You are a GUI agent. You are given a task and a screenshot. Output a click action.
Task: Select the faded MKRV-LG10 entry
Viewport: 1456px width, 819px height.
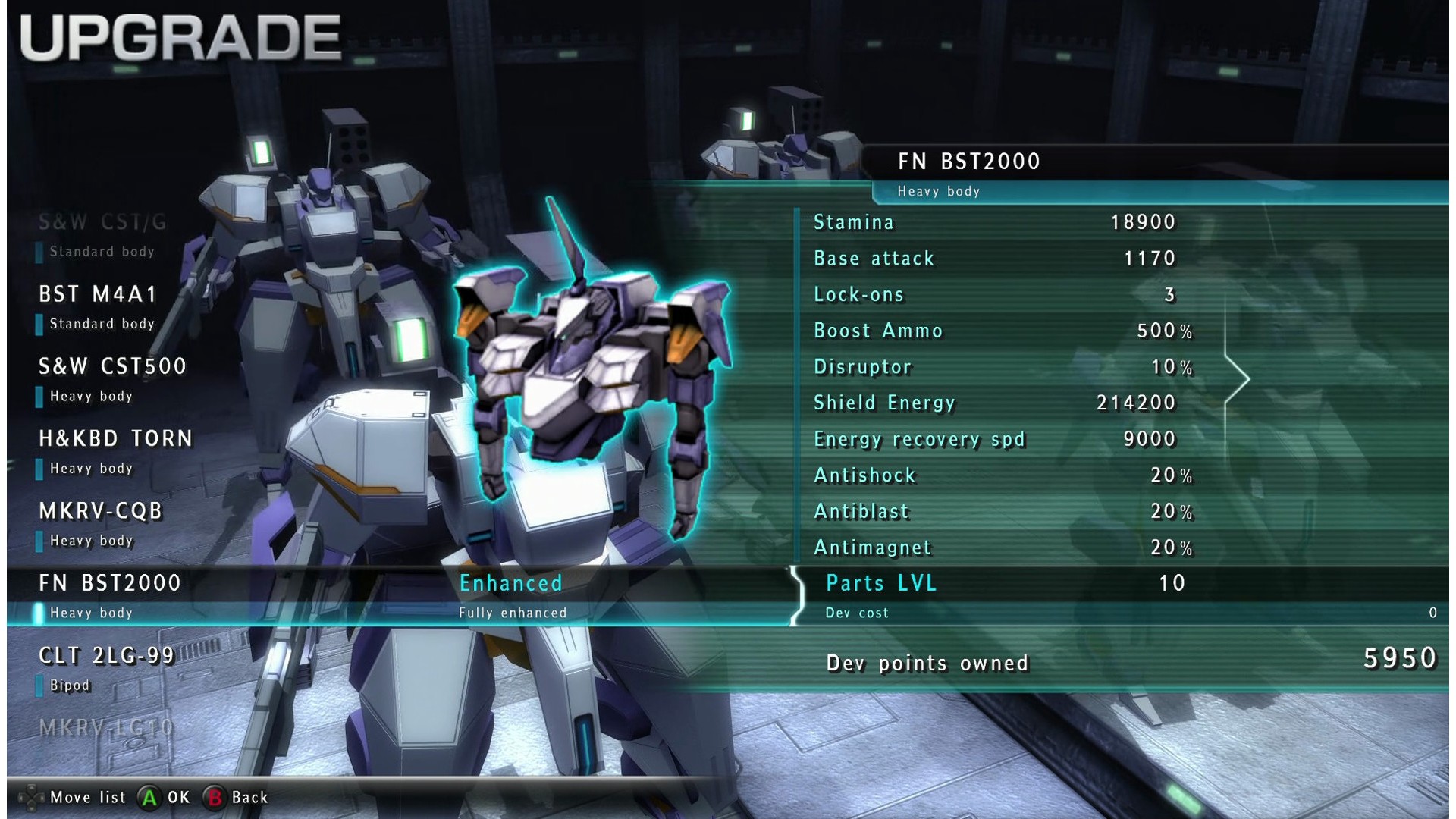pos(107,728)
